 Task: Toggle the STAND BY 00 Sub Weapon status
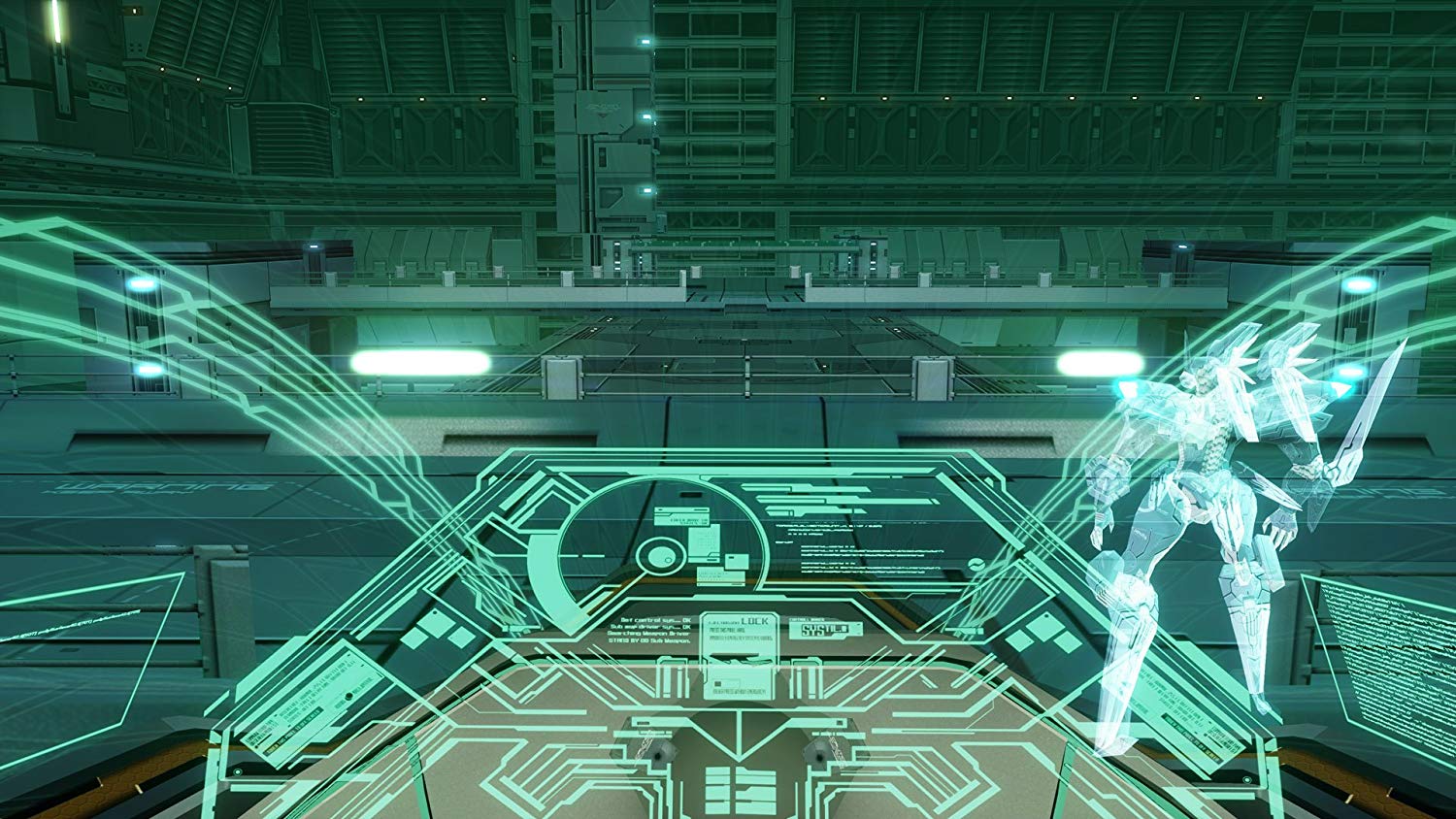tap(648, 642)
